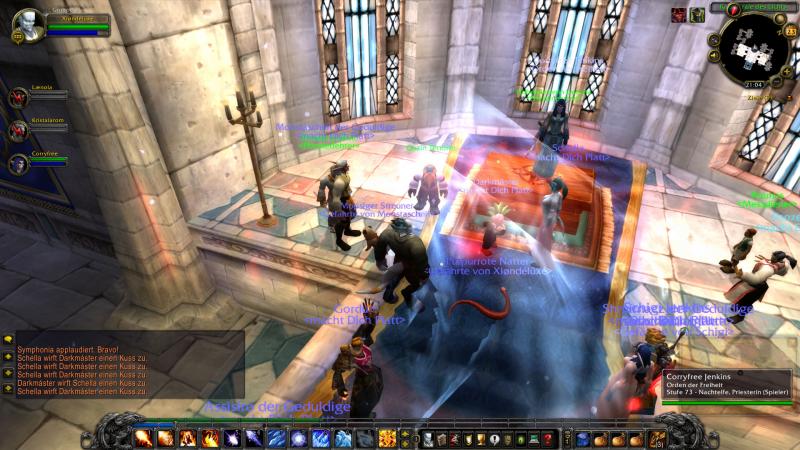Click the red buff icon near minimap
The width and height of the screenshot is (800, 450).
point(678,14)
